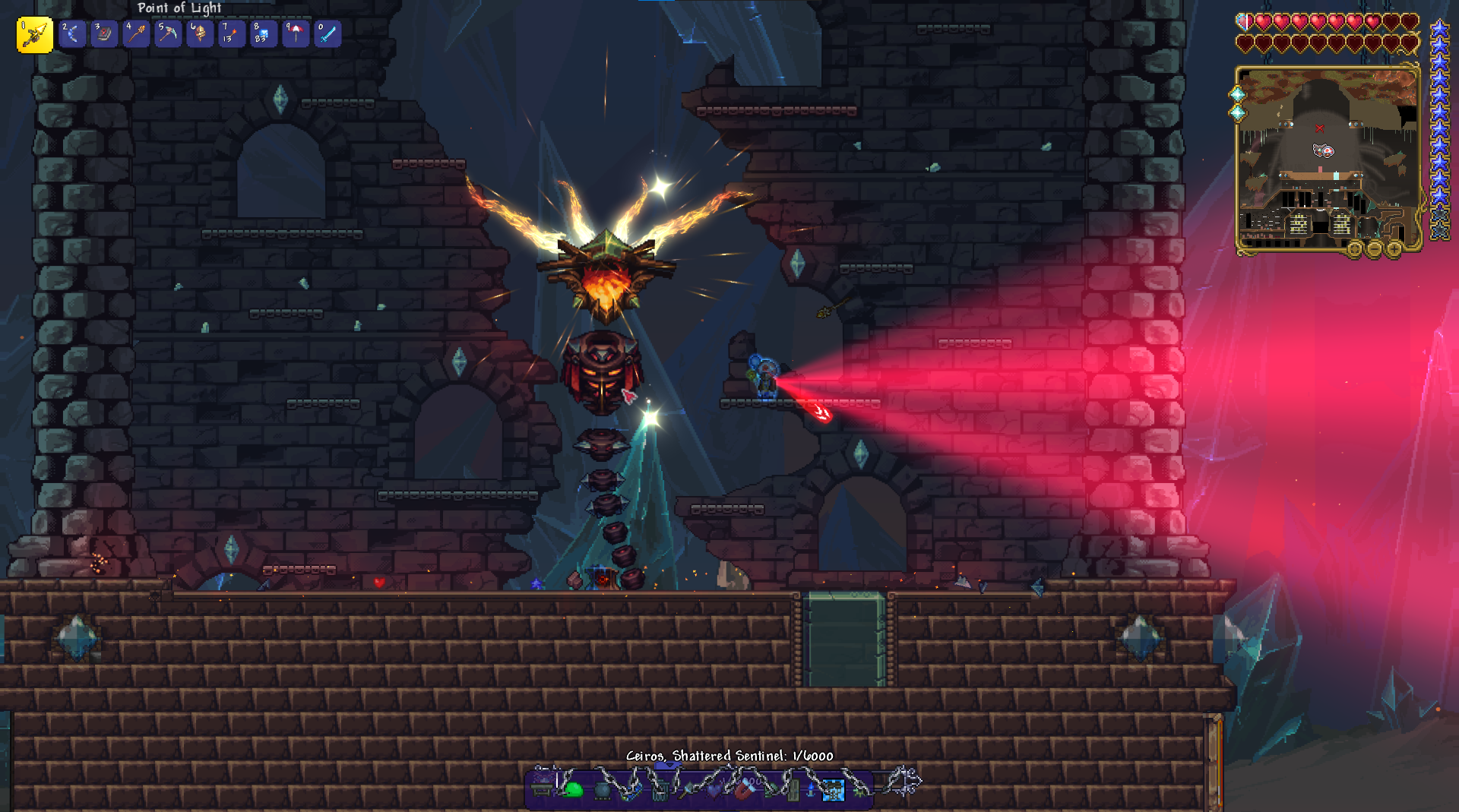Screen dimensions: 1459x812
Task: Equip the red umbrella in hotbar slot 9
Action: click(296, 34)
